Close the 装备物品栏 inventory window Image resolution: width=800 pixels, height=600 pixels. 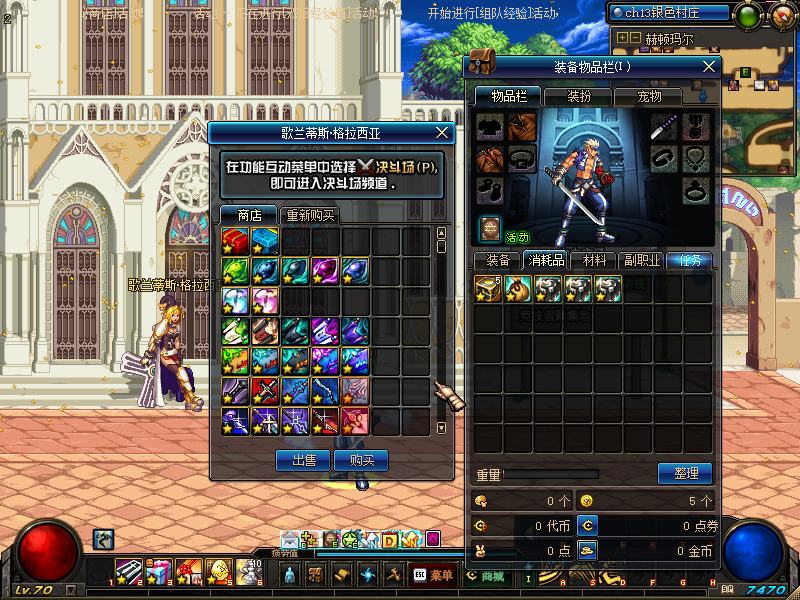click(709, 66)
